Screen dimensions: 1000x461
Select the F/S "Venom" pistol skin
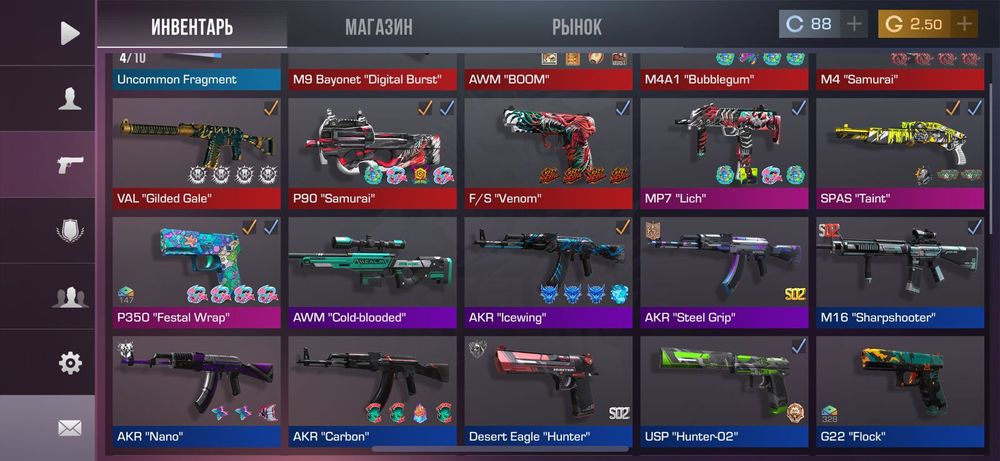[548, 152]
